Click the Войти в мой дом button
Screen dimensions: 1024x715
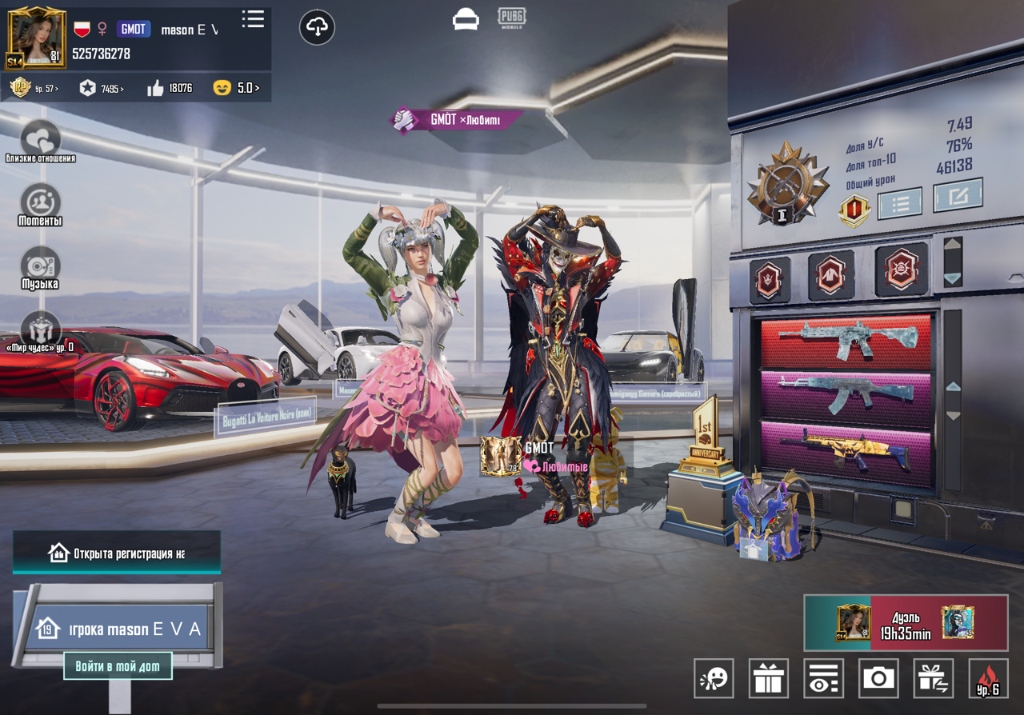click(118, 665)
